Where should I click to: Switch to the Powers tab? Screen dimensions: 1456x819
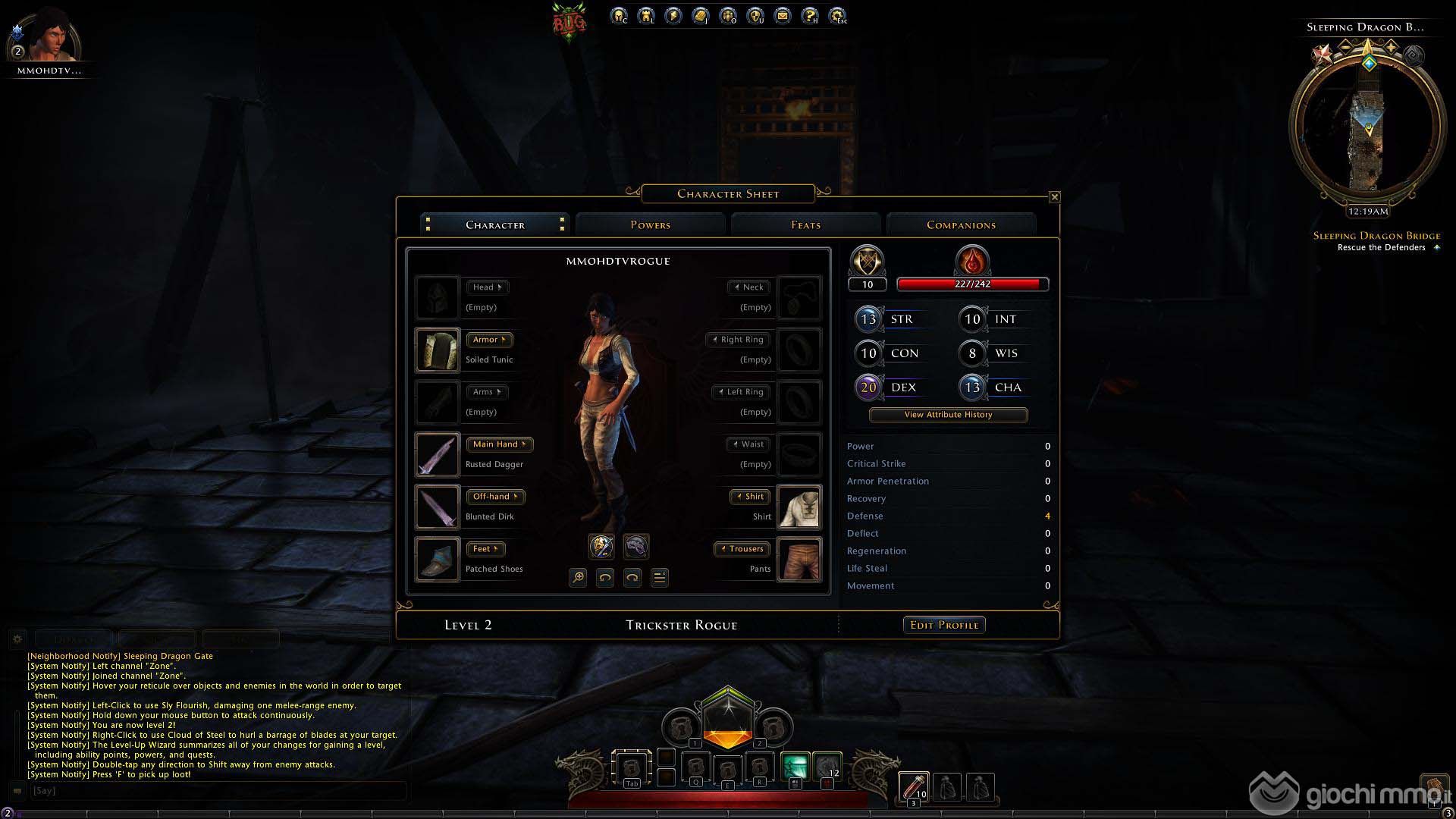click(650, 224)
